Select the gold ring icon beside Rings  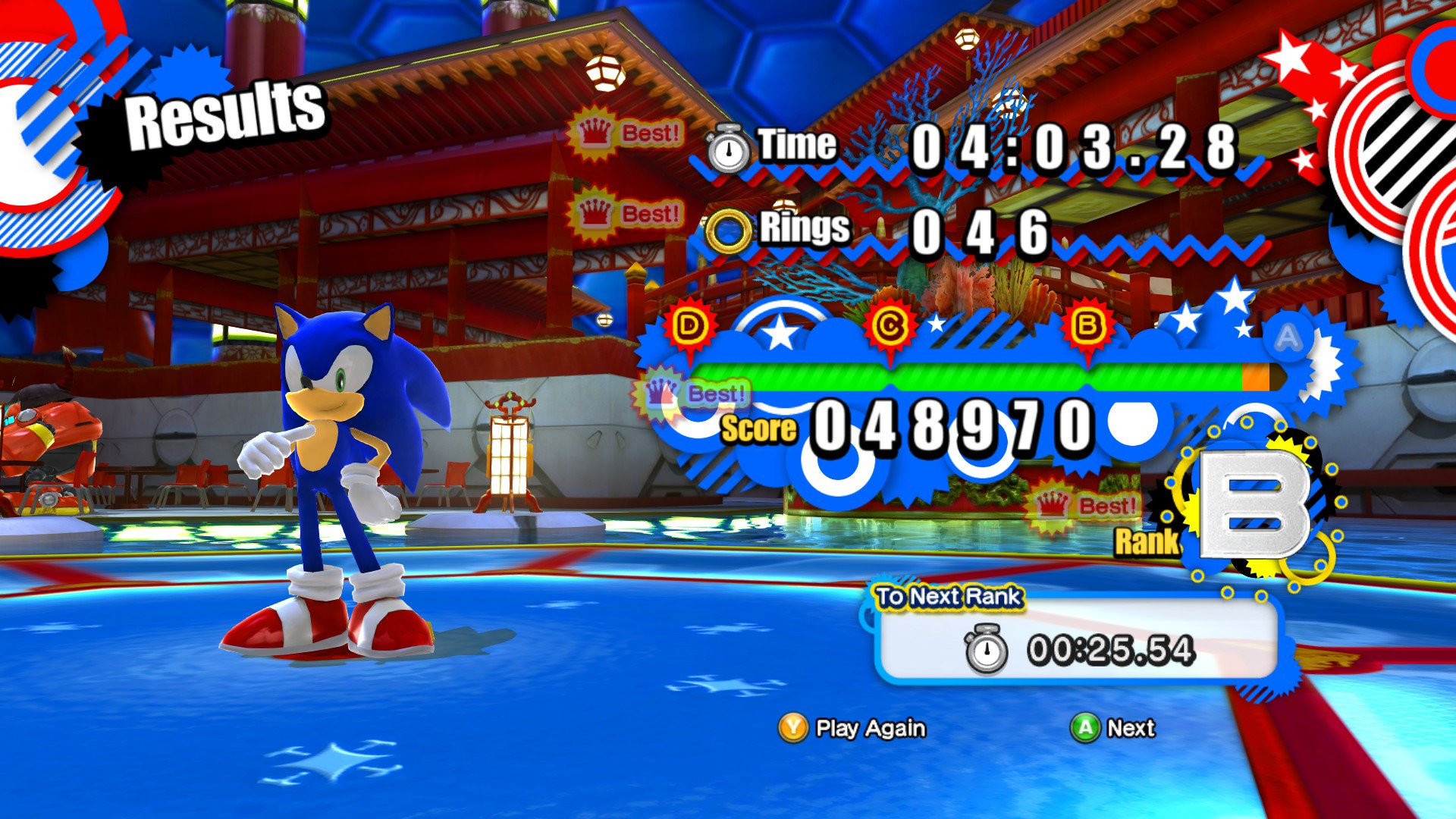[729, 228]
